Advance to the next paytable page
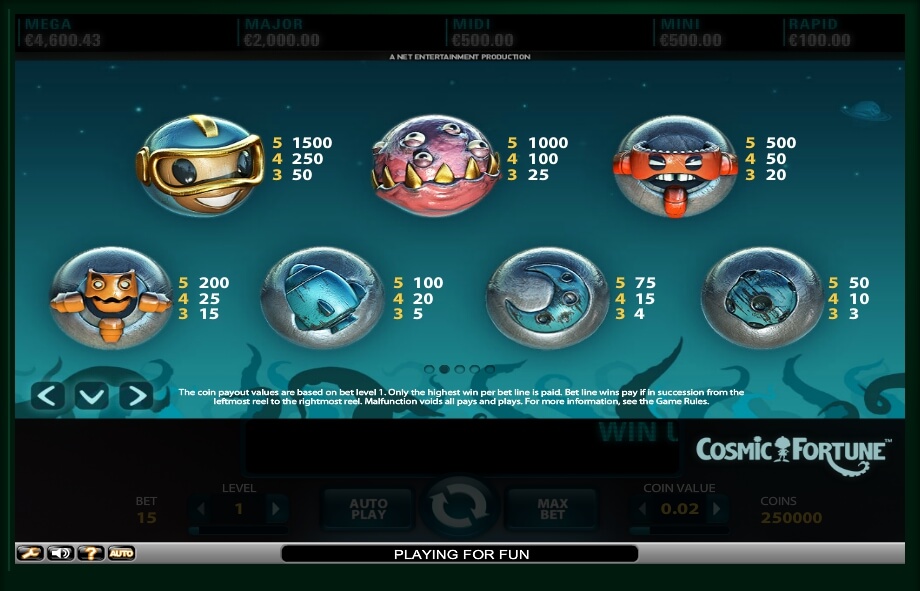 135,396
